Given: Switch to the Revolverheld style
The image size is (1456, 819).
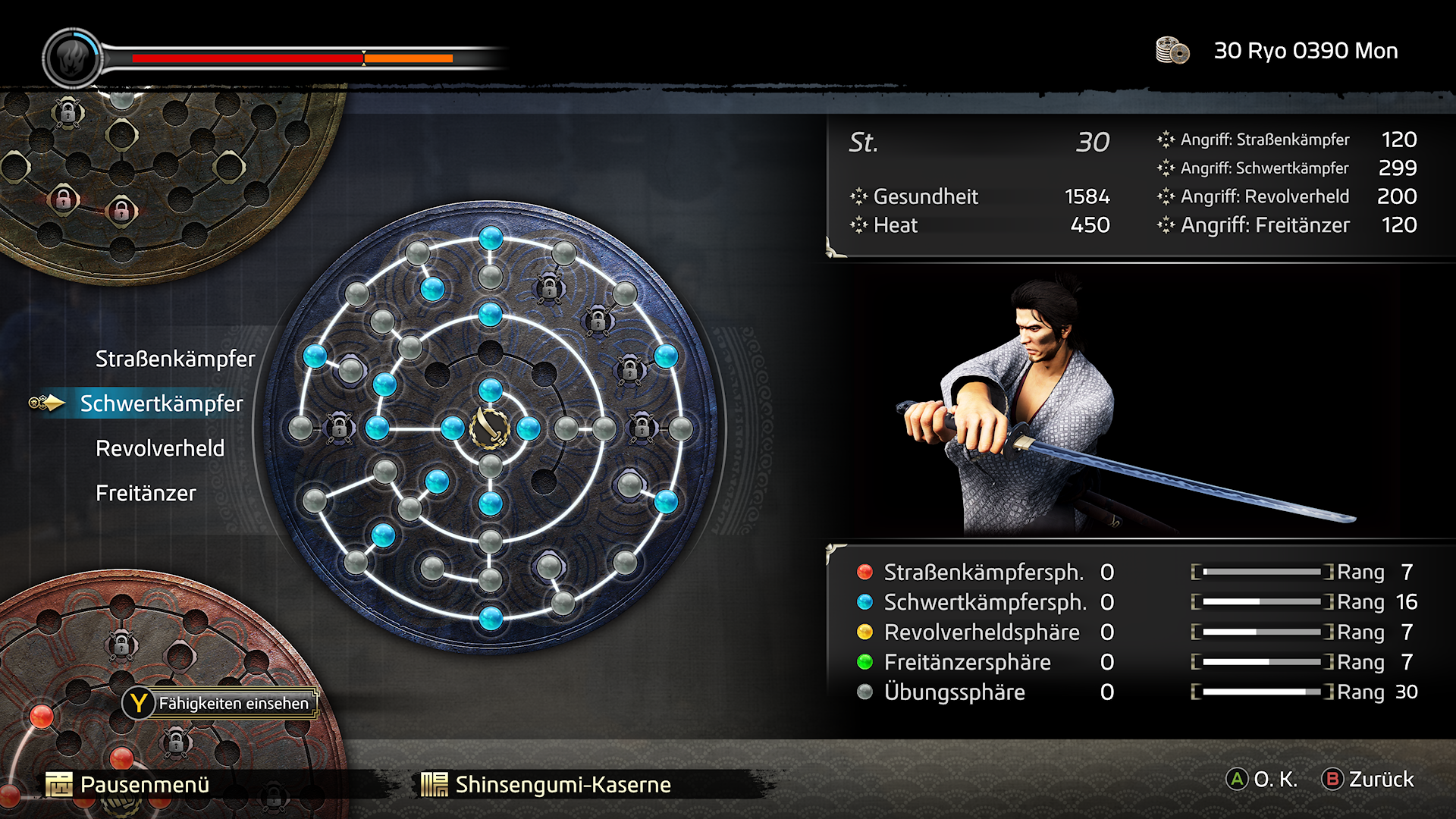Looking at the screenshot, I should tap(160, 448).
